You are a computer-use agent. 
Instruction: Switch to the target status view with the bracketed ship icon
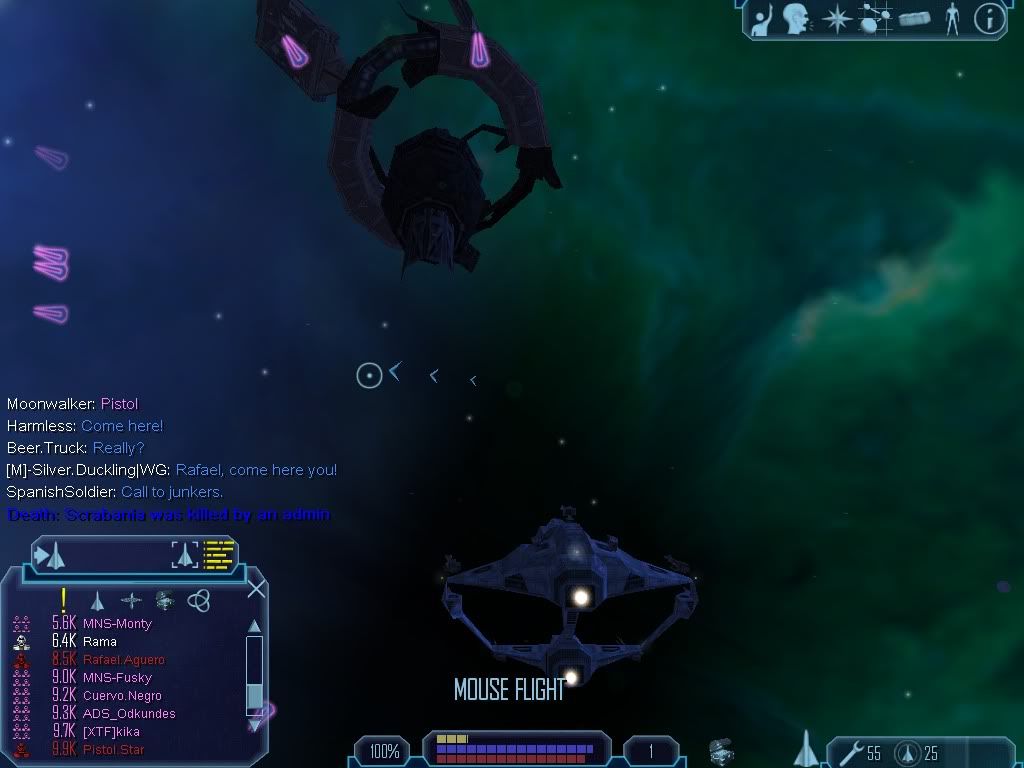184,553
